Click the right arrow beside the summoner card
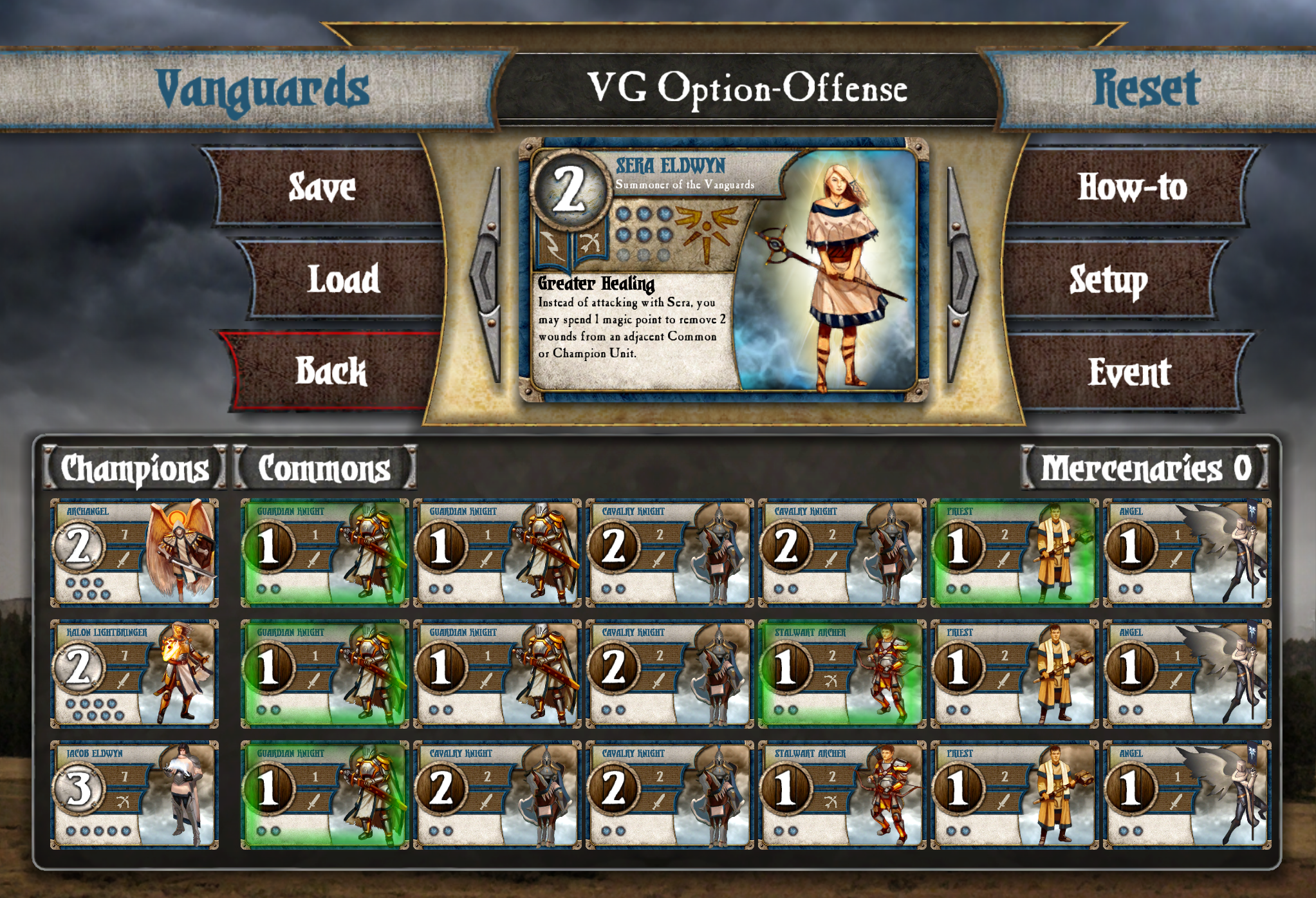The width and height of the screenshot is (1316, 898). 961,275
